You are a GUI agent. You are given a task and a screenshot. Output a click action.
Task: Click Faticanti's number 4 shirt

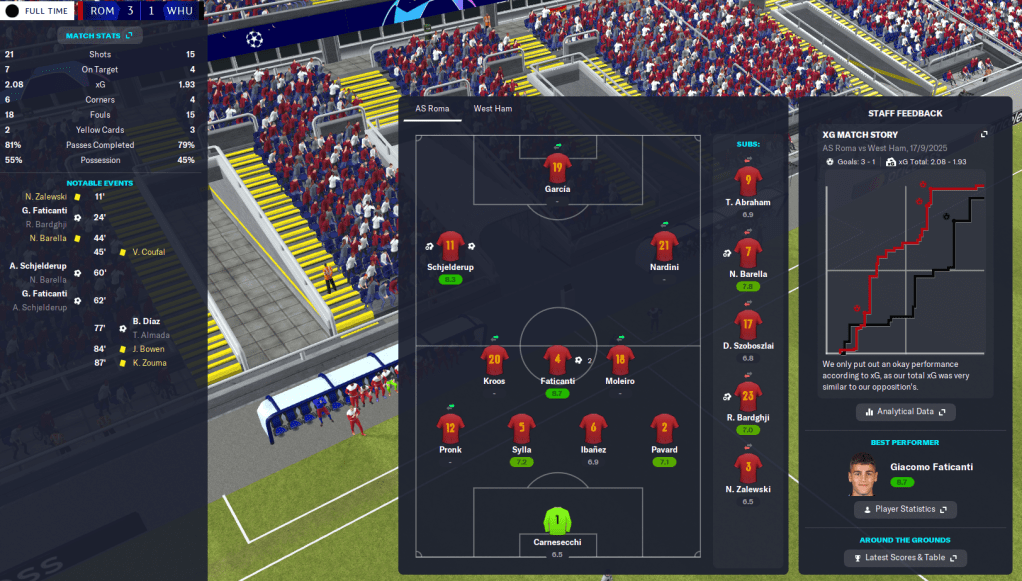point(557,359)
